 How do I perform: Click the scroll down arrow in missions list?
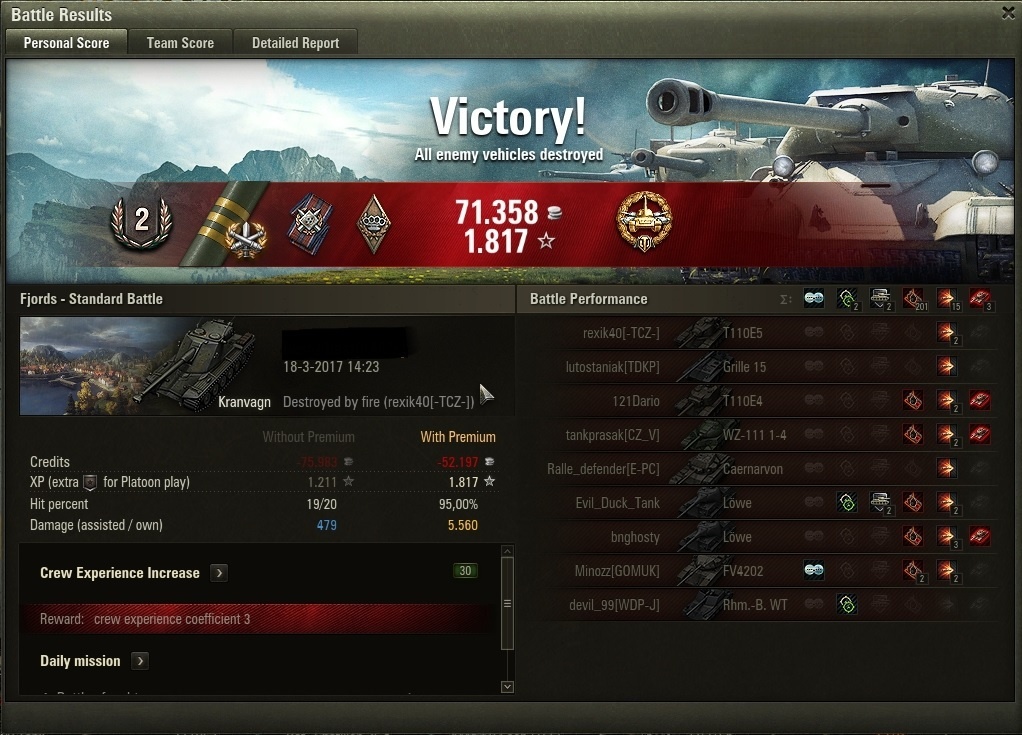point(507,687)
